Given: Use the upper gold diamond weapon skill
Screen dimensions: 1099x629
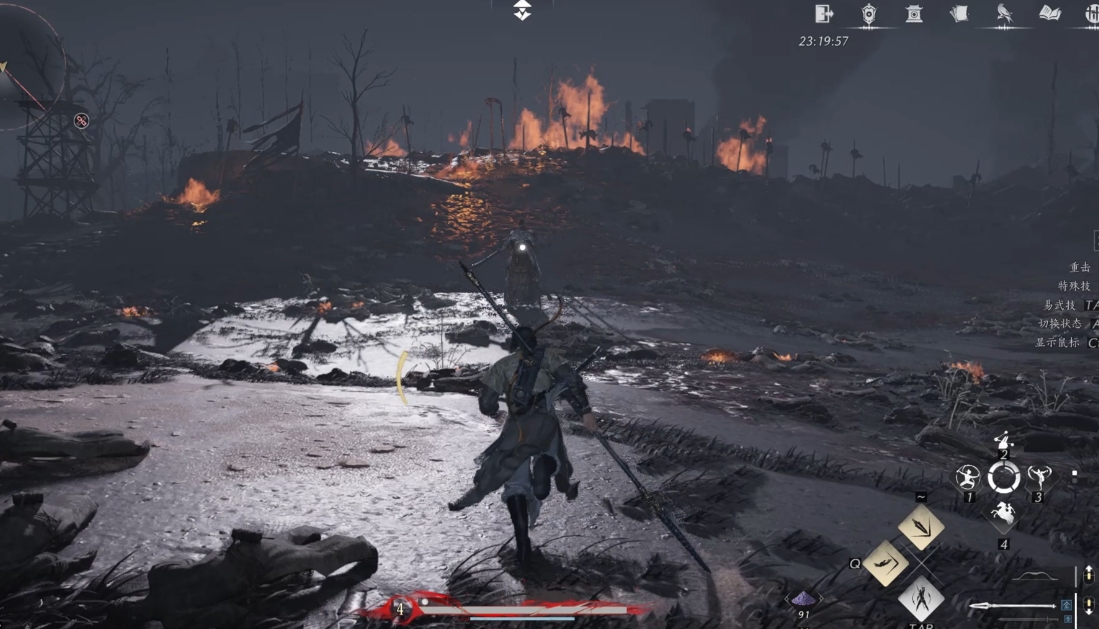Looking at the screenshot, I should (x=921, y=526).
